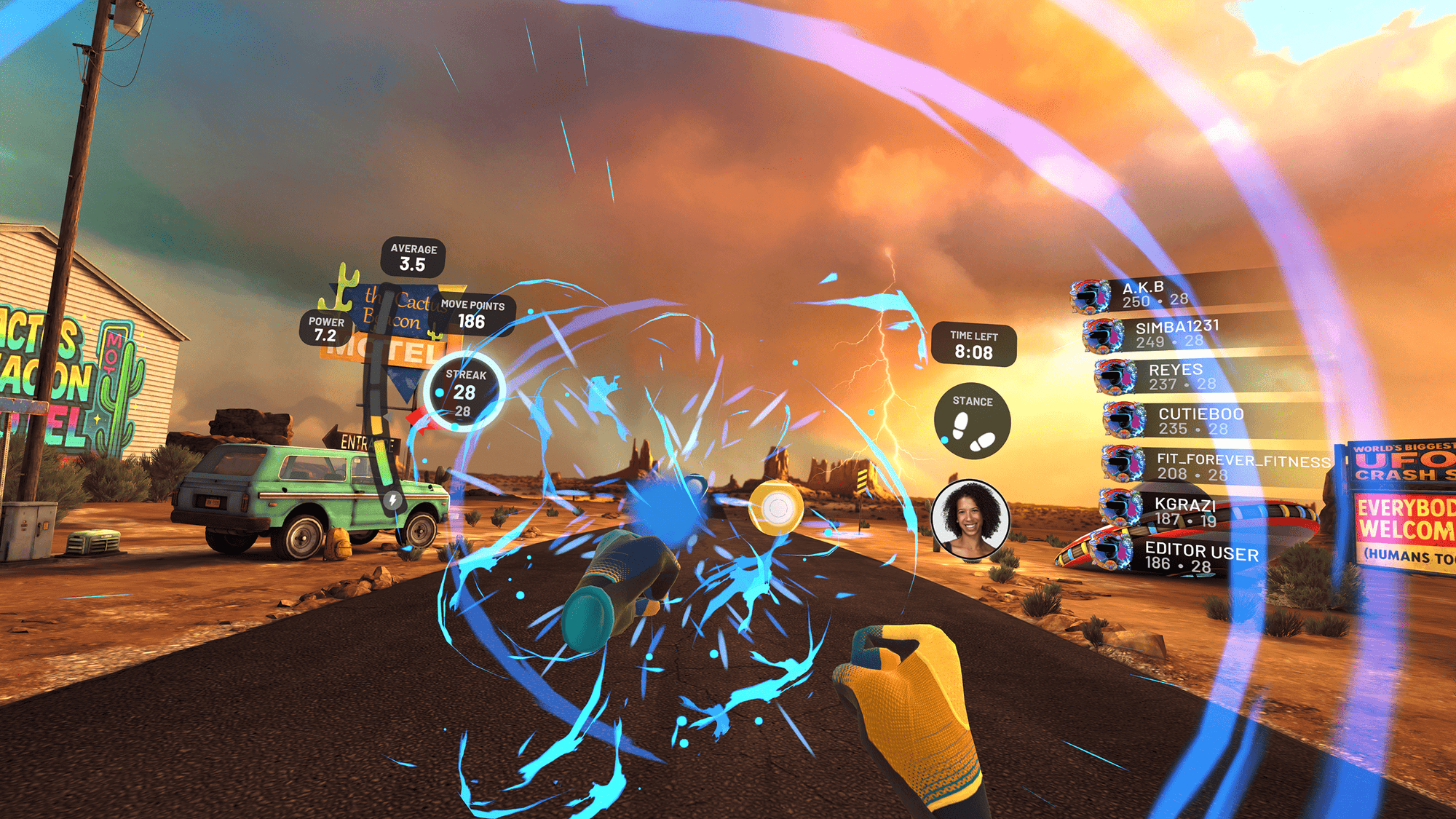
Task: Click A.K.B's helmet avatar icon
Action: 1089,296
